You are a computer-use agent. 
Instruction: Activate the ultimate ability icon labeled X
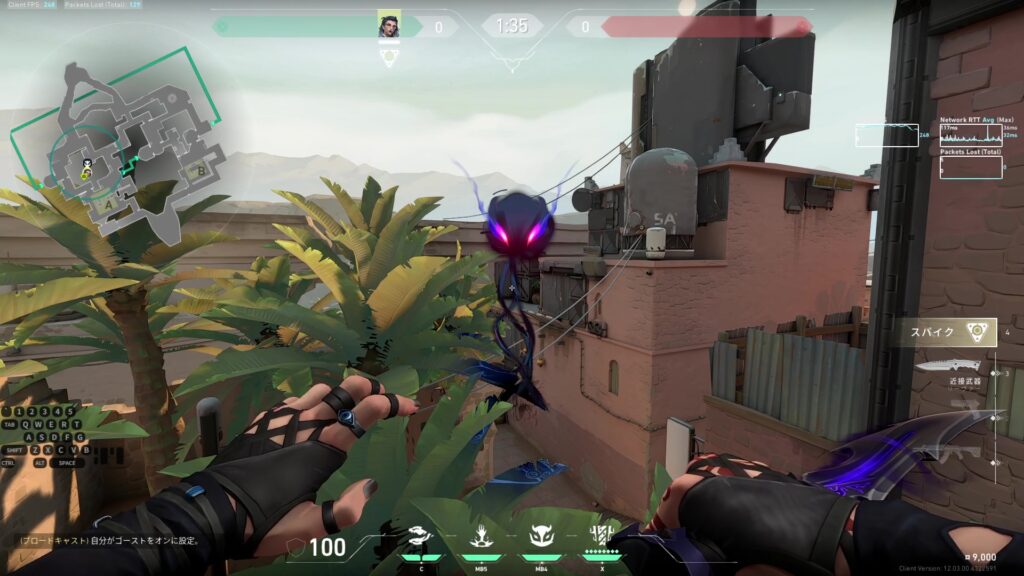[x=602, y=537]
